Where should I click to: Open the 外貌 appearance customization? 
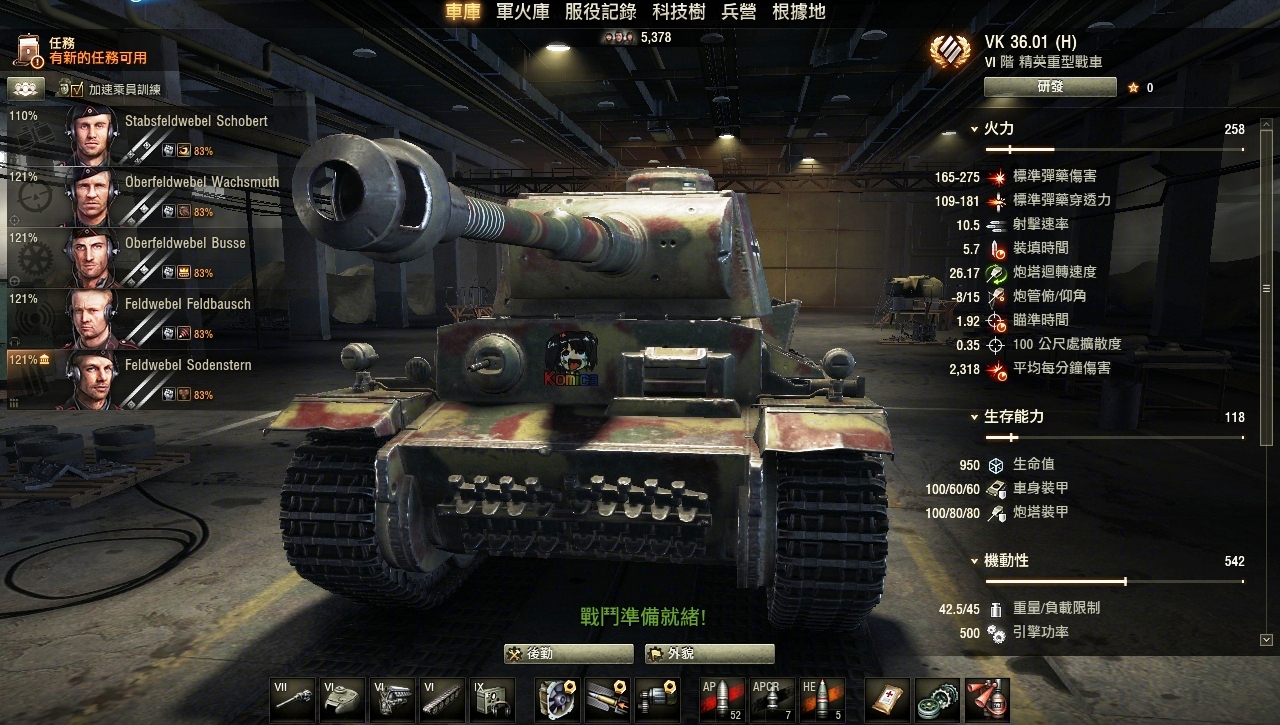(x=709, y=654)
